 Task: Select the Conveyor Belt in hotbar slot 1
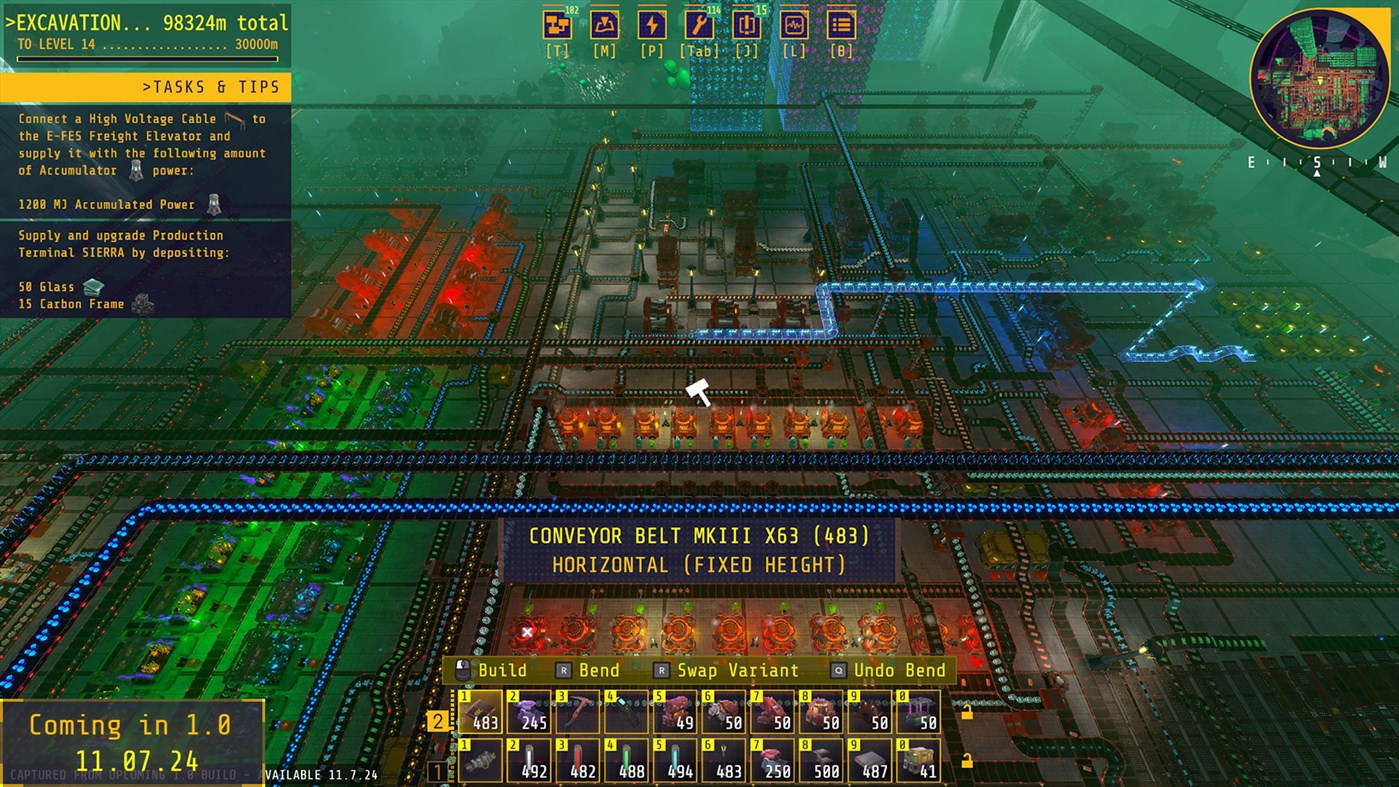480,715
